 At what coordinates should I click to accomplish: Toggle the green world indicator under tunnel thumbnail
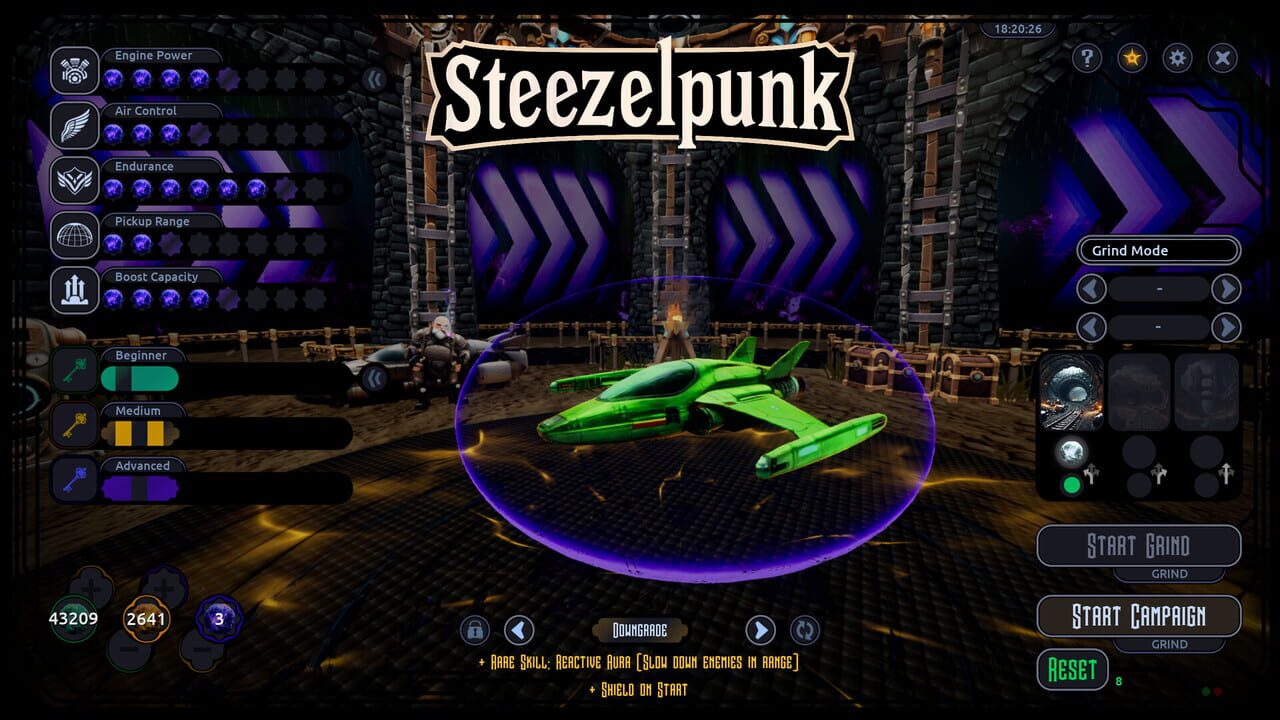point(1072,484)
